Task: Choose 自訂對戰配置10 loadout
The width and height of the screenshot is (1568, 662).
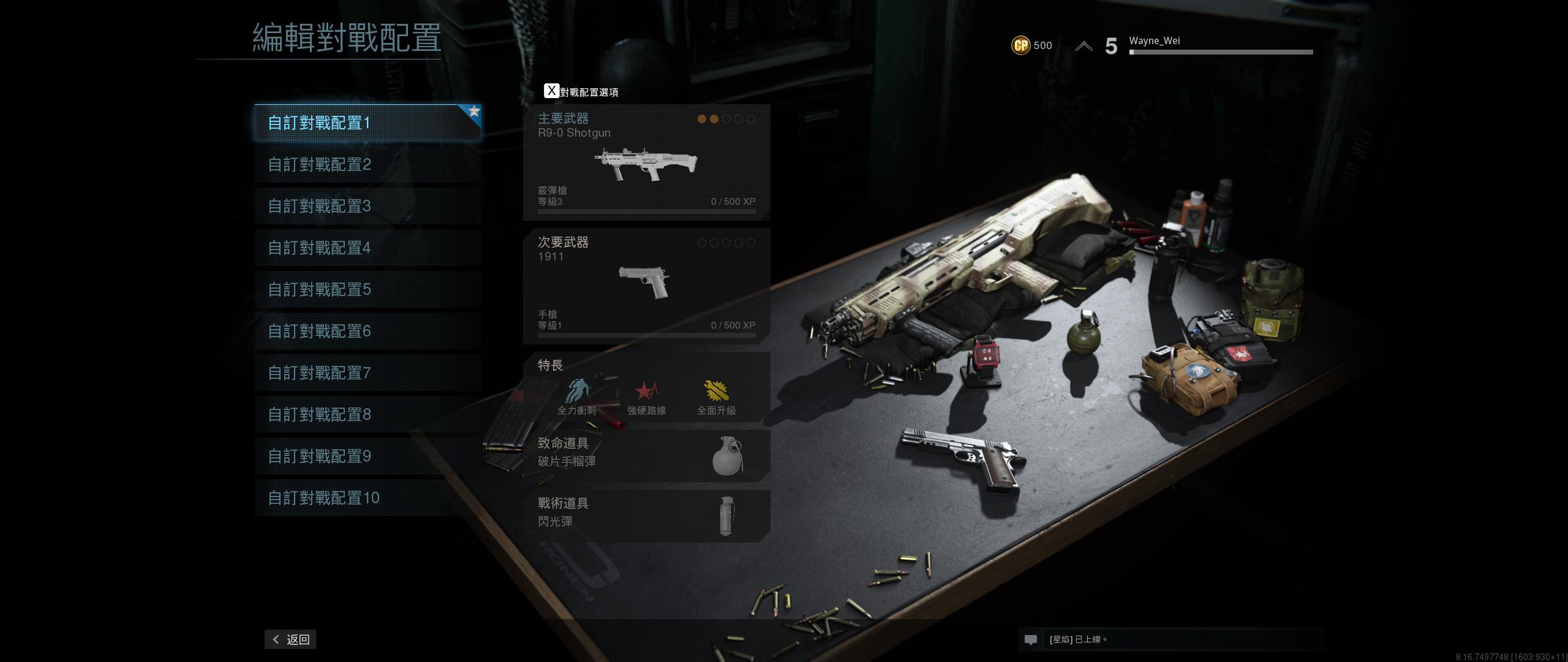Action: tap(367, 498)
